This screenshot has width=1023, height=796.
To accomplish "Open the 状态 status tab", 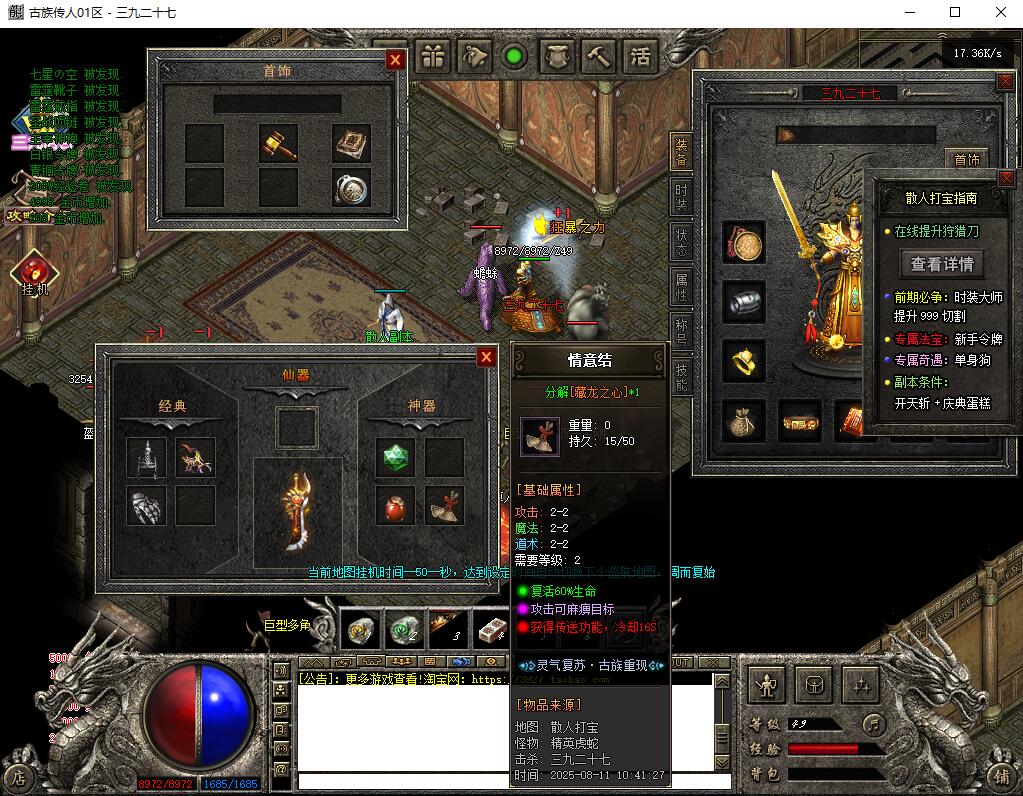I will 681,241.
